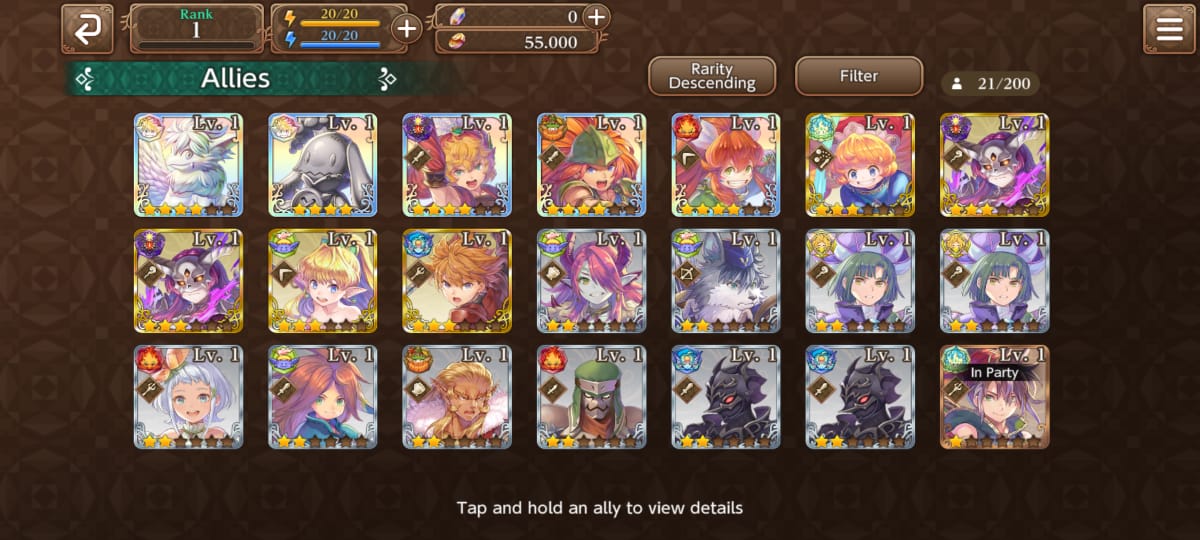Pick the spiky orange-haired swordsman ally

coord(457,281)
